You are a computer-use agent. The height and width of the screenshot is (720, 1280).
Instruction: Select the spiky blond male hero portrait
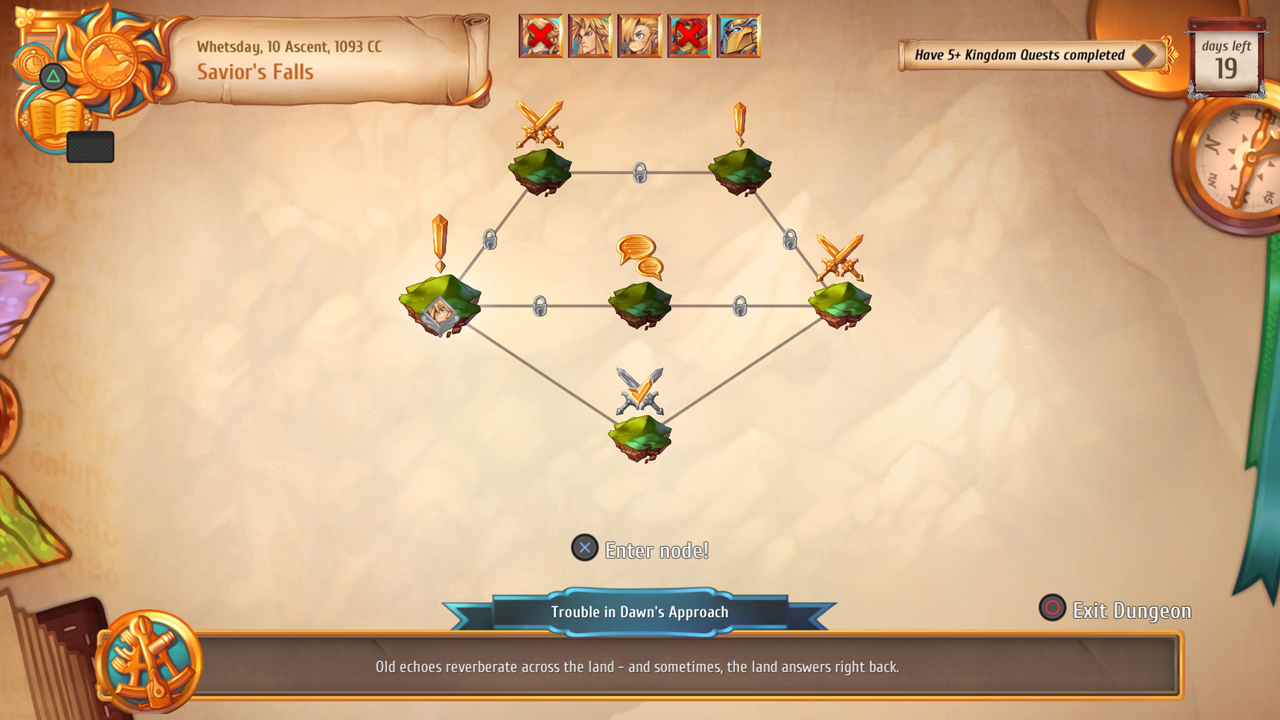click(x=590, y=36)
